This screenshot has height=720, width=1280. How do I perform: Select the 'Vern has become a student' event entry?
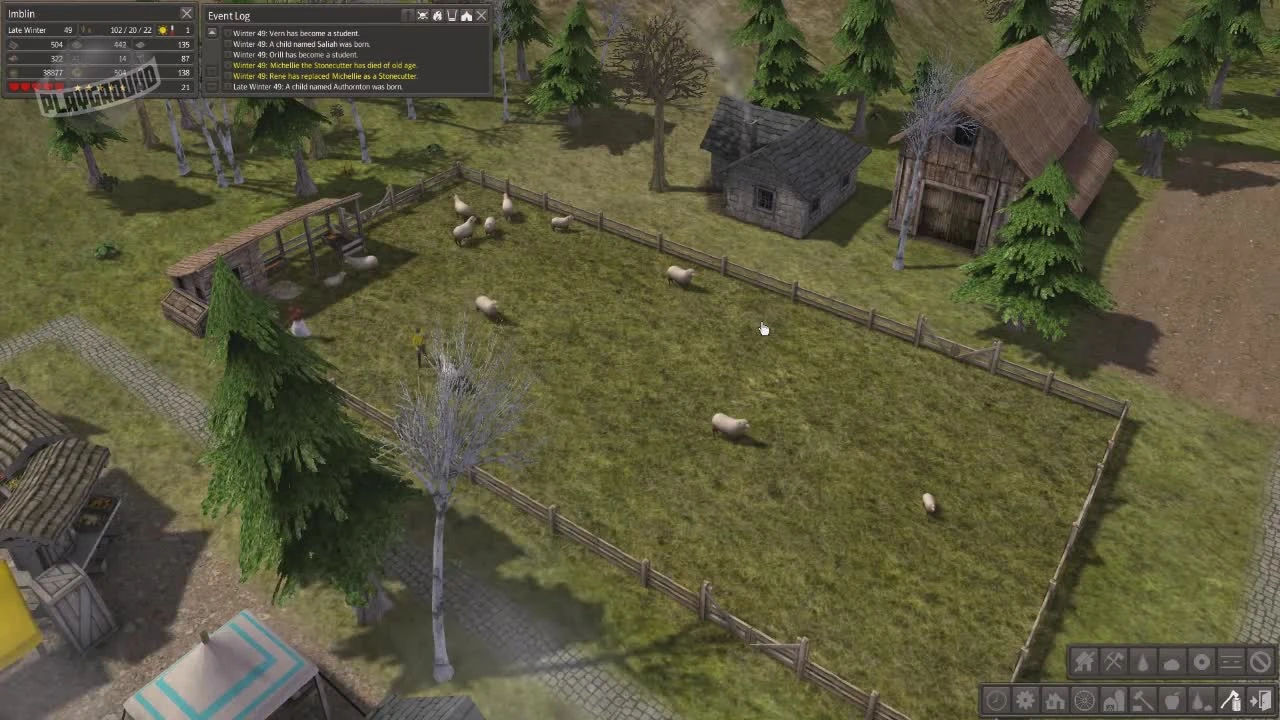pyautogui.click(x=300, y=32)
